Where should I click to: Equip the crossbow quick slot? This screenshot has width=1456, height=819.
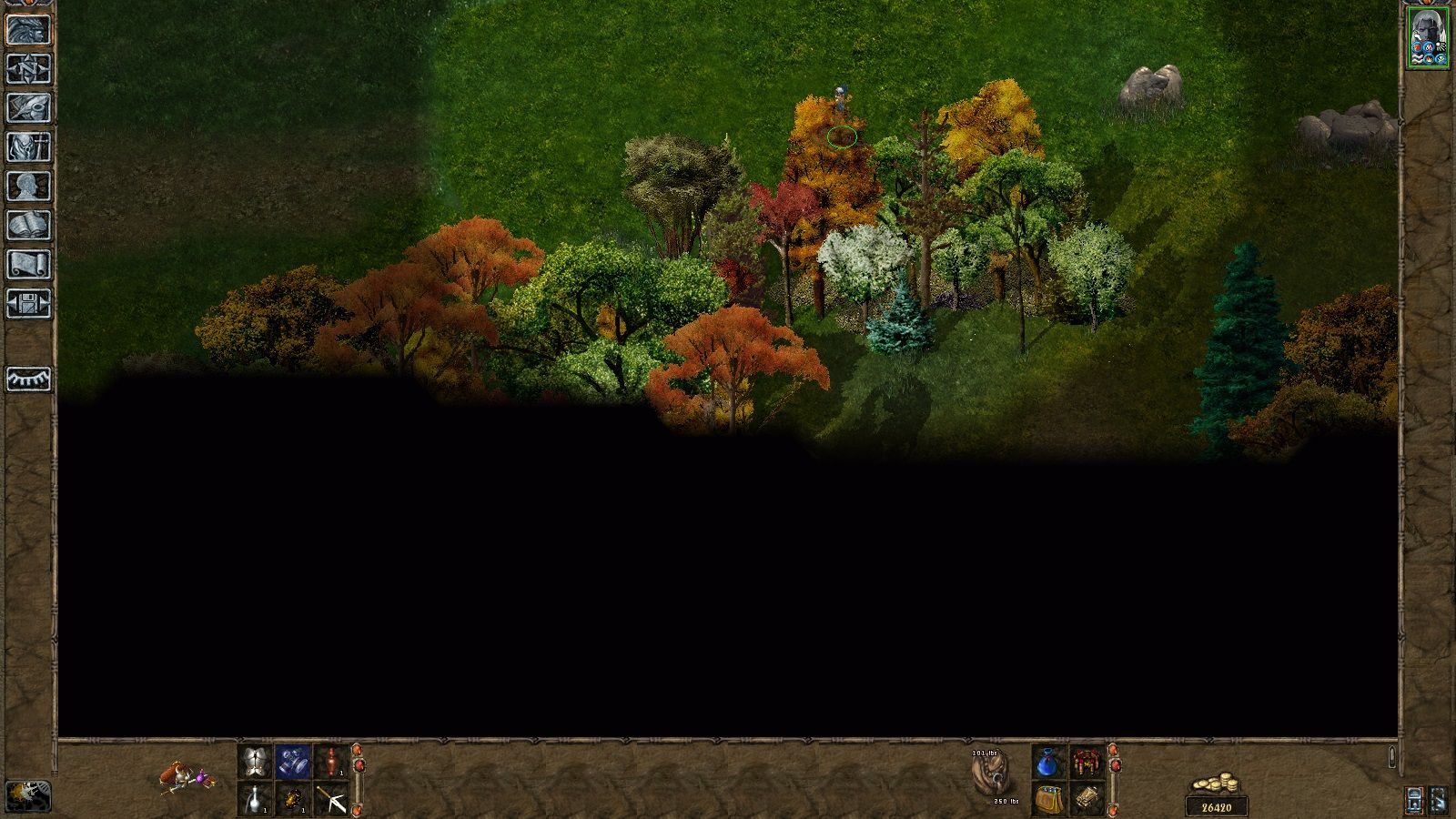coord(331,799)
